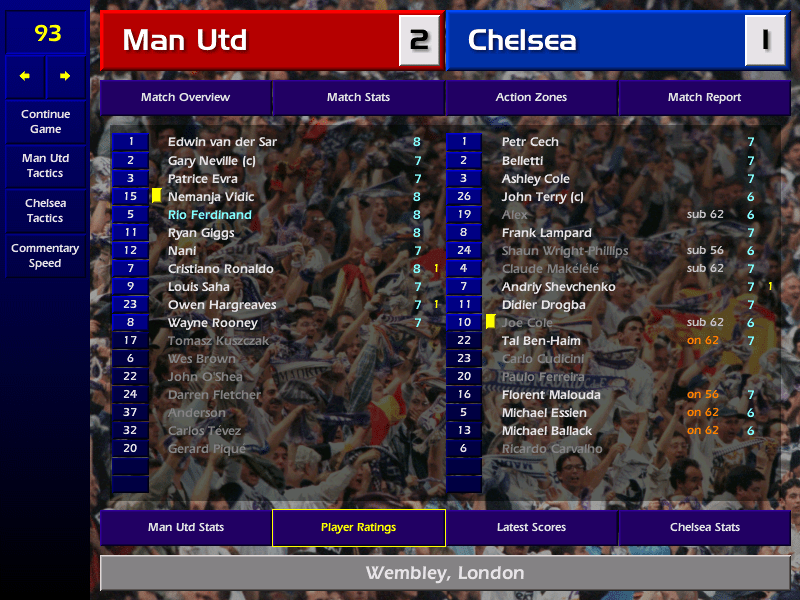Change the Commentary Speed
Viewport: 800px width, 600px height.
coord(45,255)
